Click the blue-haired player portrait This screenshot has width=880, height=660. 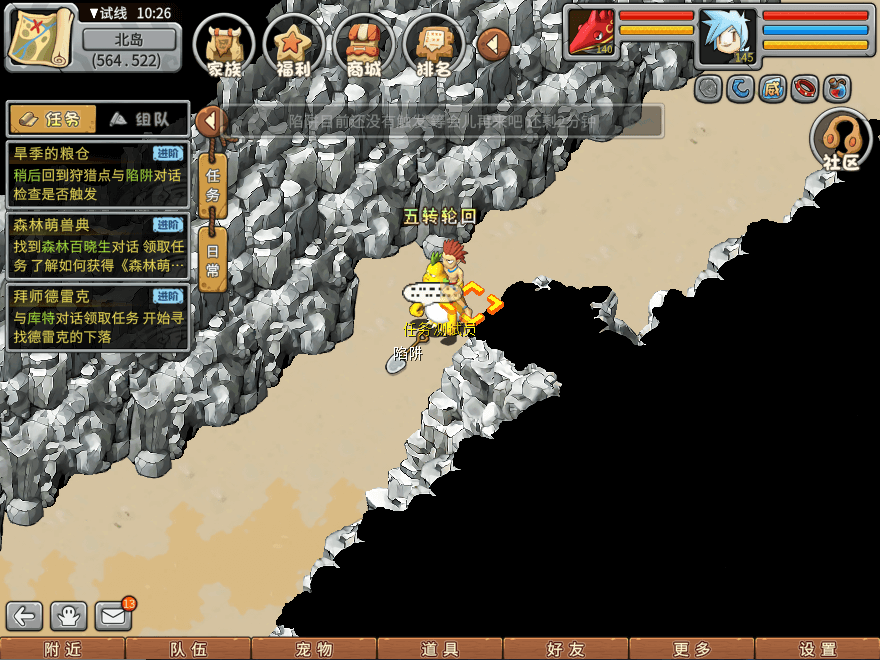click(x=726, y=36)
